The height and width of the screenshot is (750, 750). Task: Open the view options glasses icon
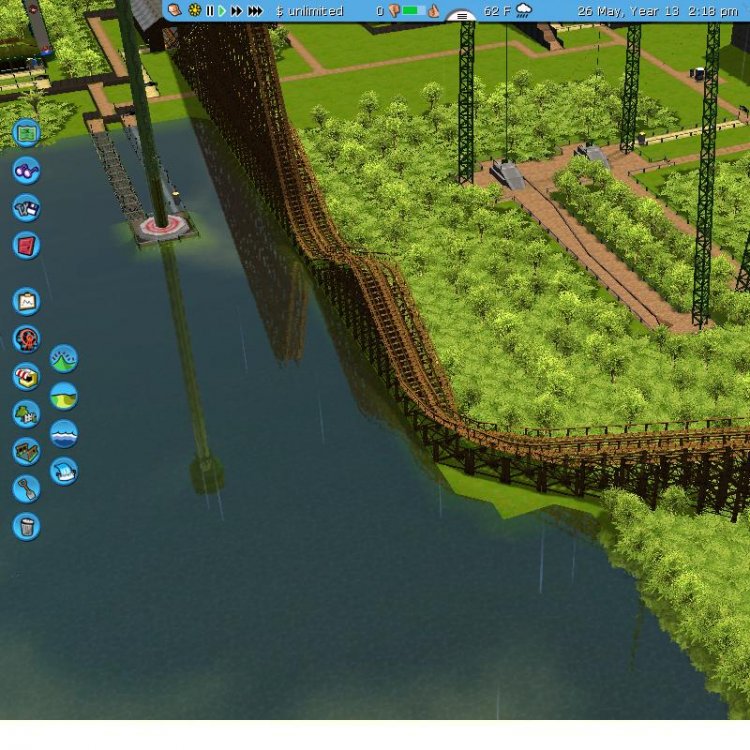tap(26, 170)
